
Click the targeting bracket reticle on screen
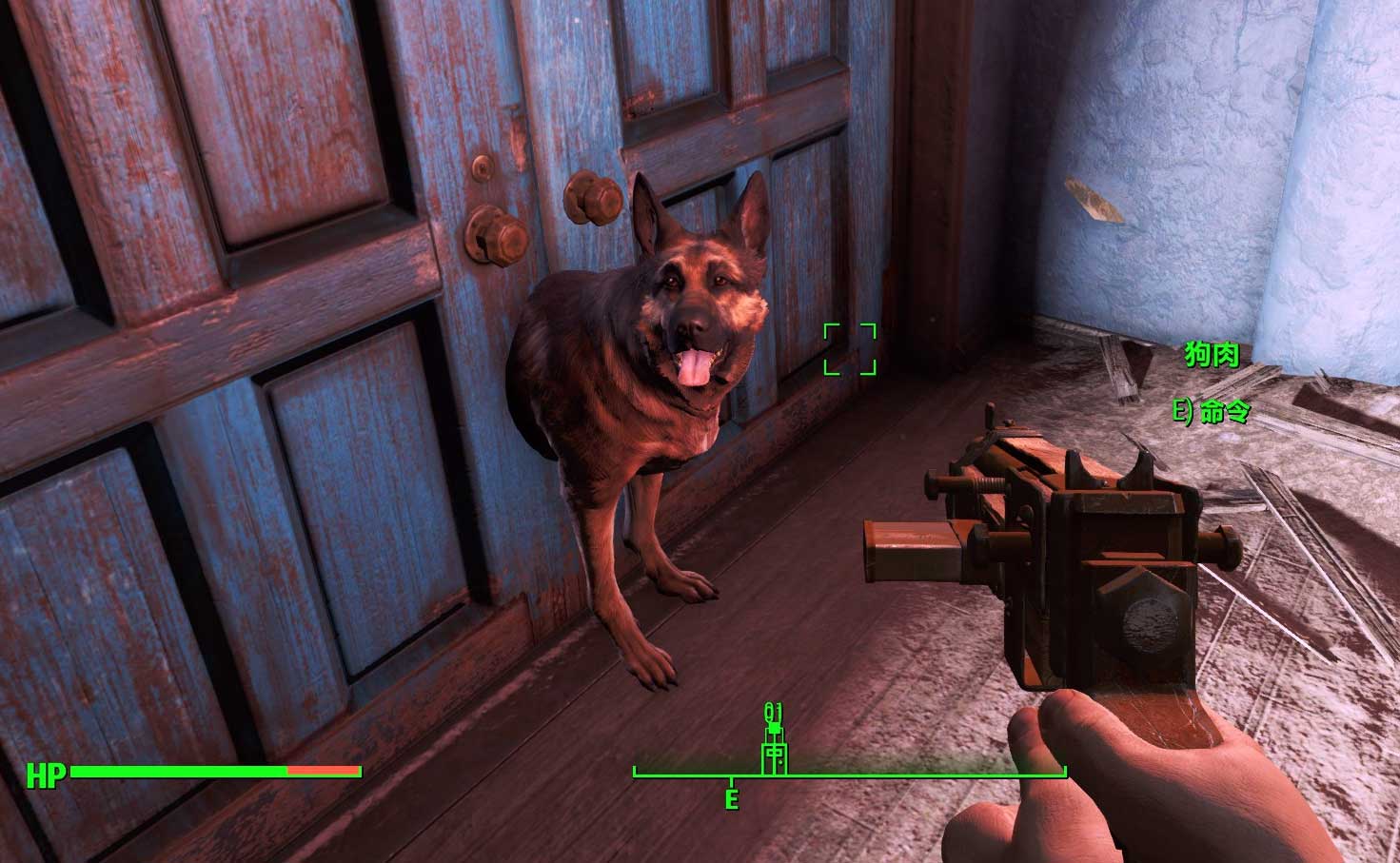[850, 349]
